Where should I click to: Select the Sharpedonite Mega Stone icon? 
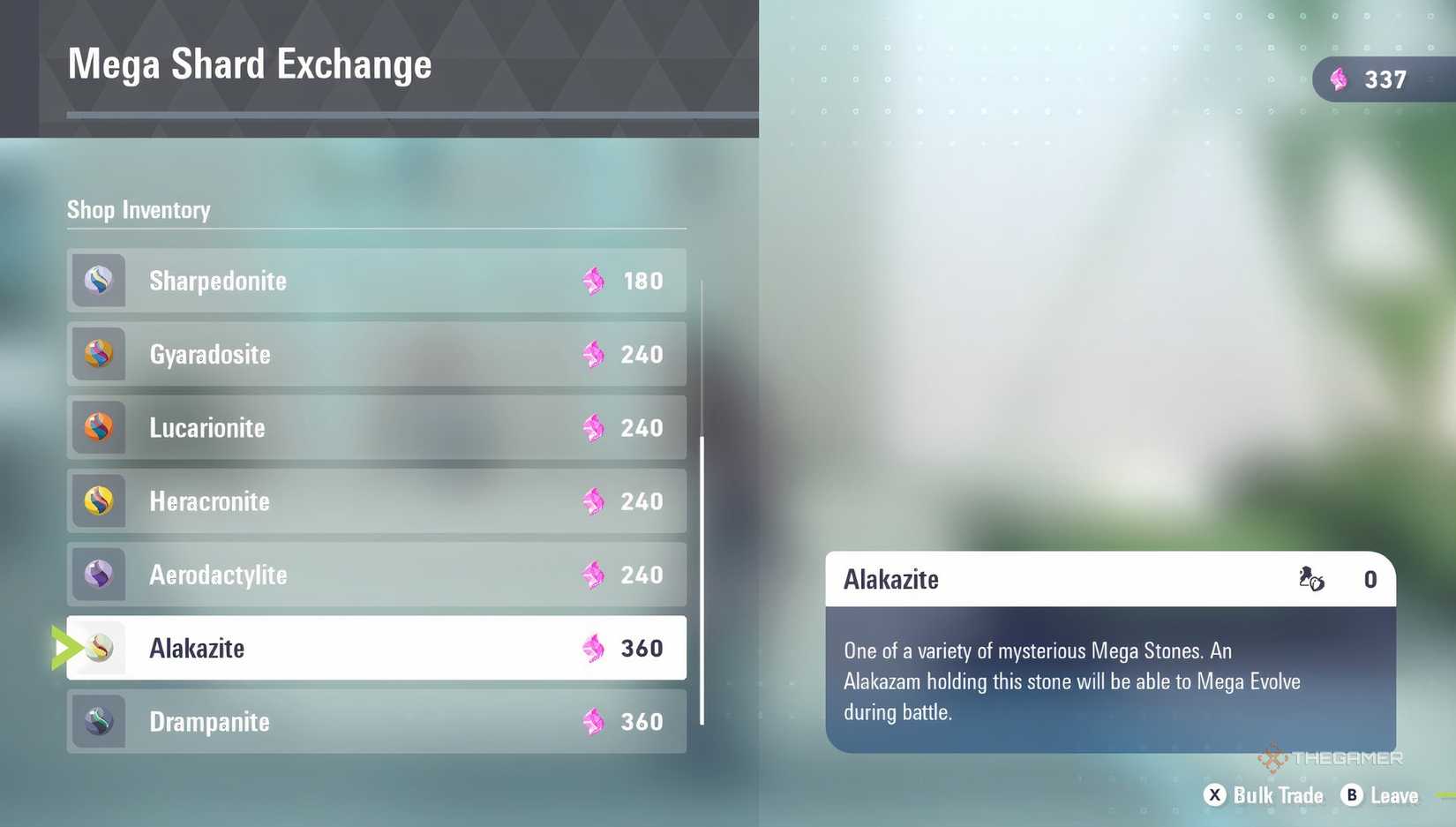tap(98, 281)
